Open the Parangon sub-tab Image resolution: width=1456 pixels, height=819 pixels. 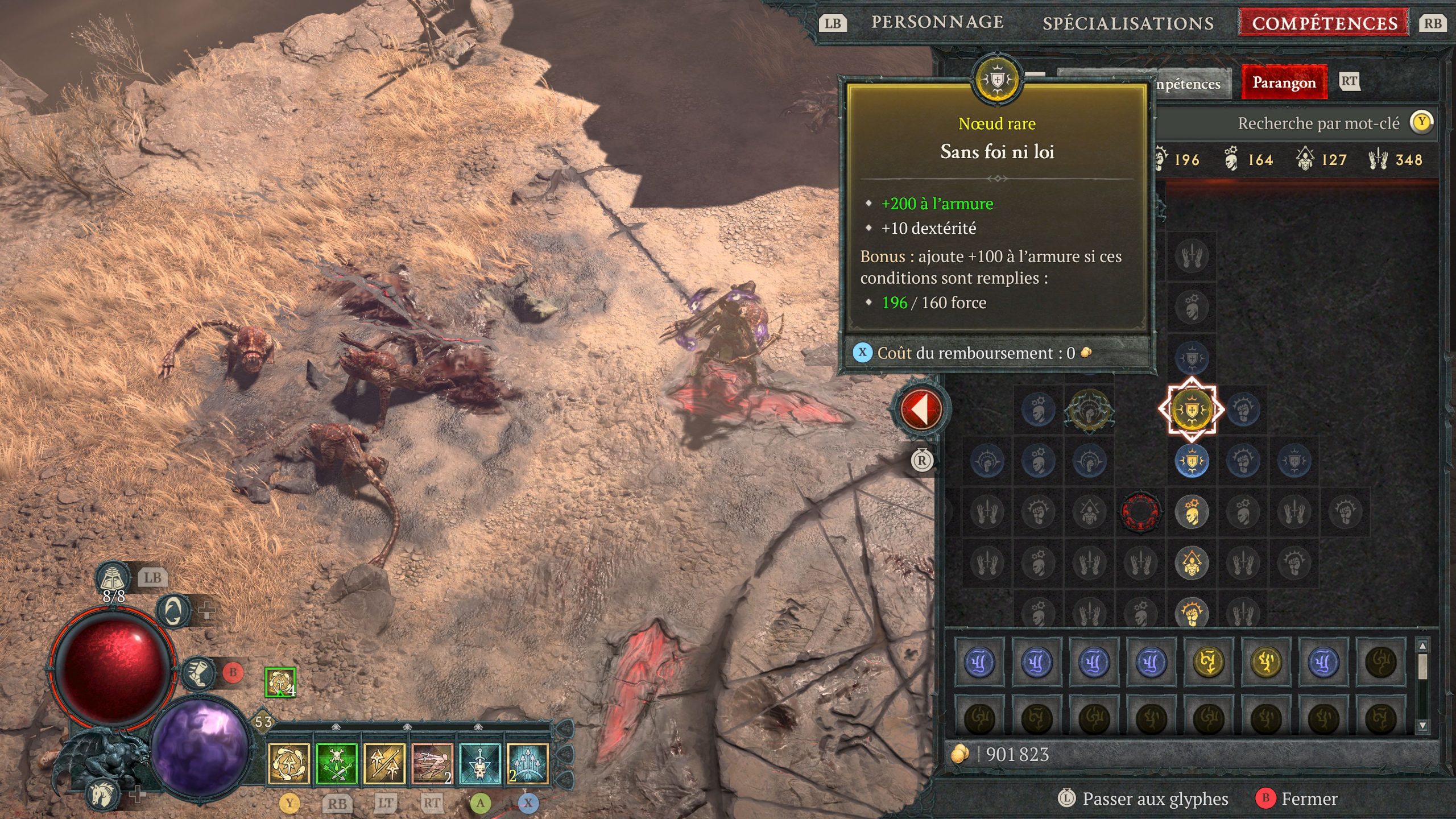(x=1284, y=83)
